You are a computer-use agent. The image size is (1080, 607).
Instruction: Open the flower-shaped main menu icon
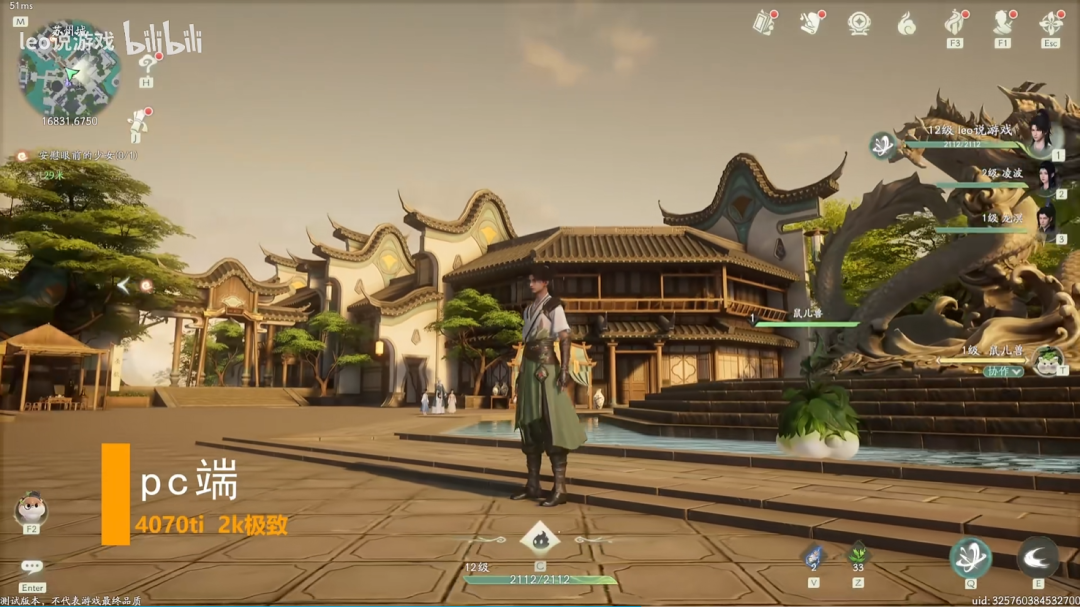(1050, 22)
